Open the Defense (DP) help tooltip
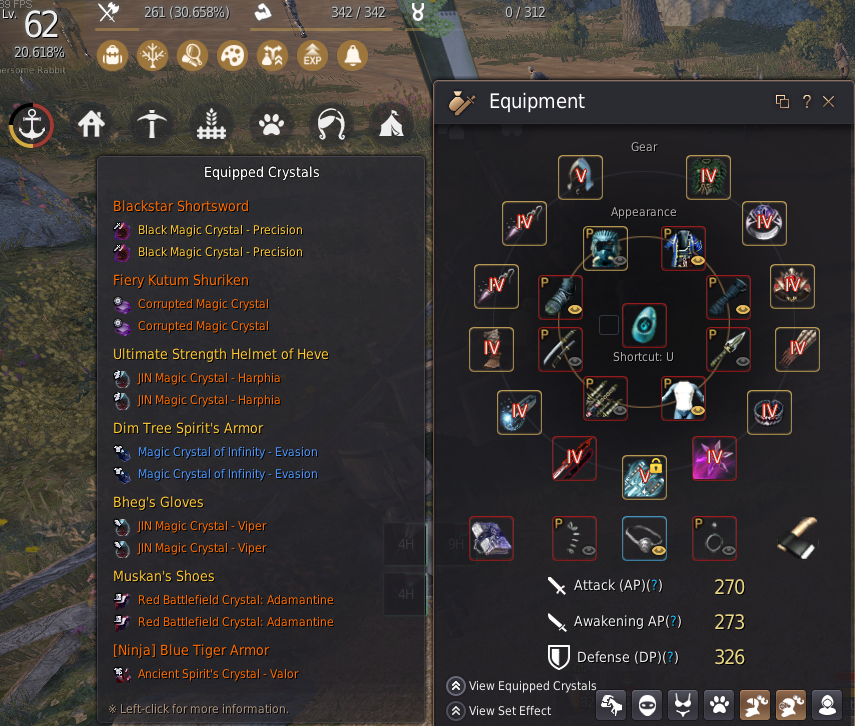The height and width of the screenshot is (726, 856). point(669,657)
